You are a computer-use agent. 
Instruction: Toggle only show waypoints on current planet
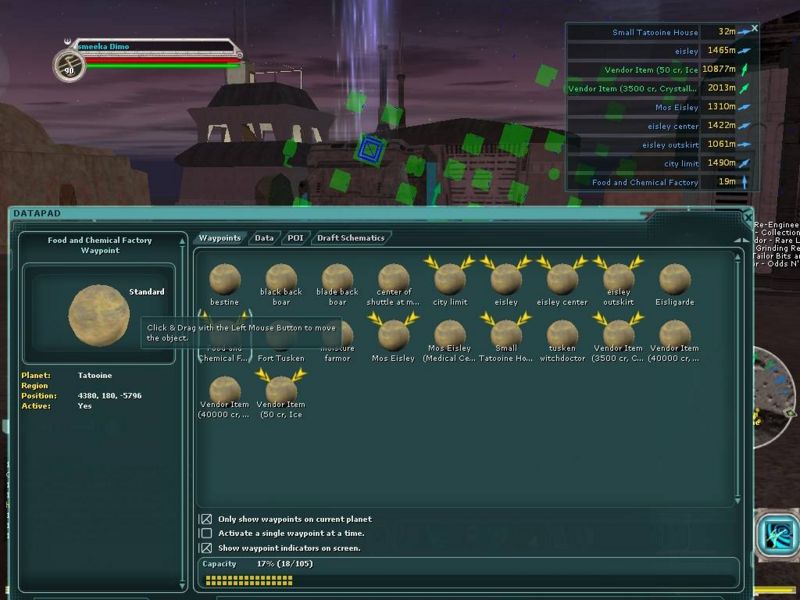[206, 519]
